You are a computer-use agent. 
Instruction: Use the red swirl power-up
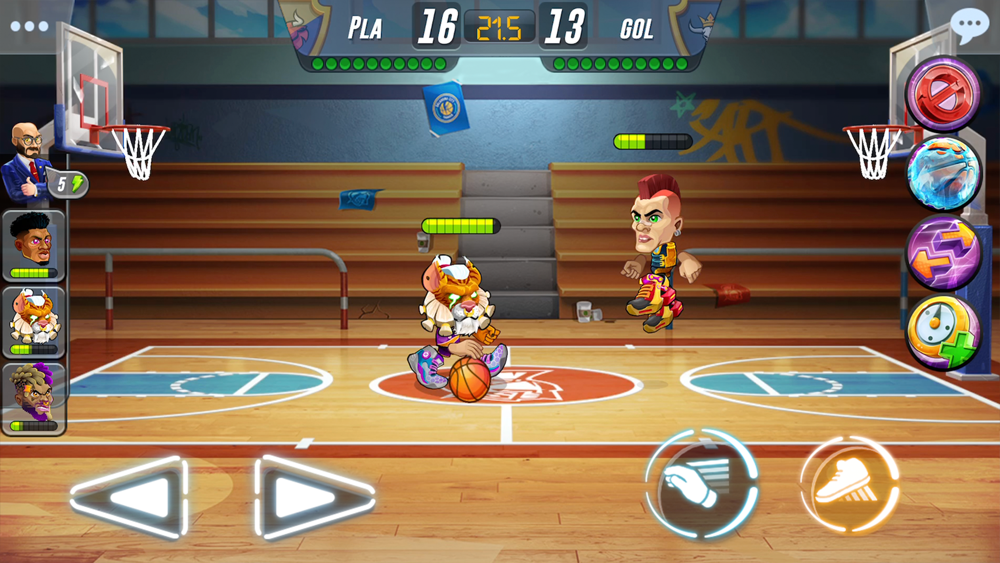(943, 93)
